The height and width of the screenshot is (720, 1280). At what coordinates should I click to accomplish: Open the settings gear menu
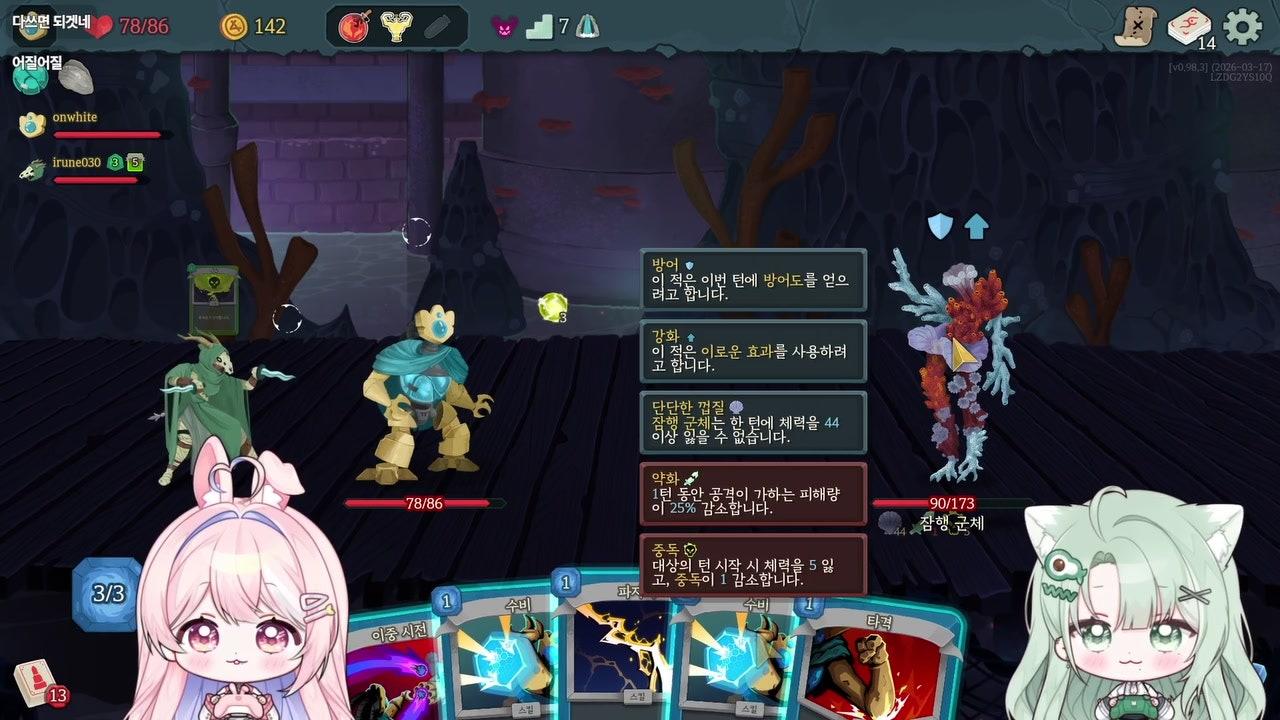[1241, 27]
